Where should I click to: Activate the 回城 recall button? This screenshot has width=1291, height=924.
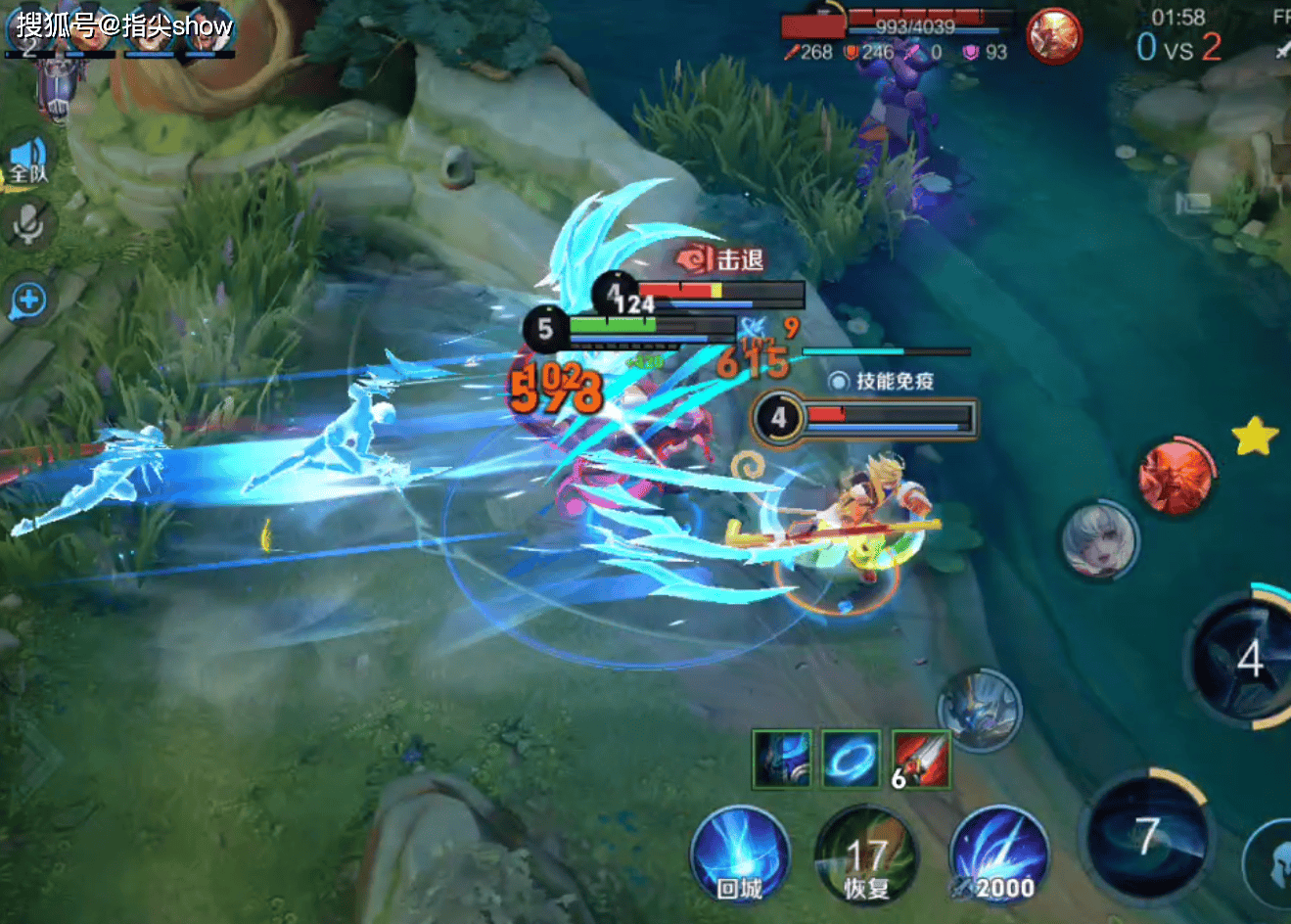point(739,856)
